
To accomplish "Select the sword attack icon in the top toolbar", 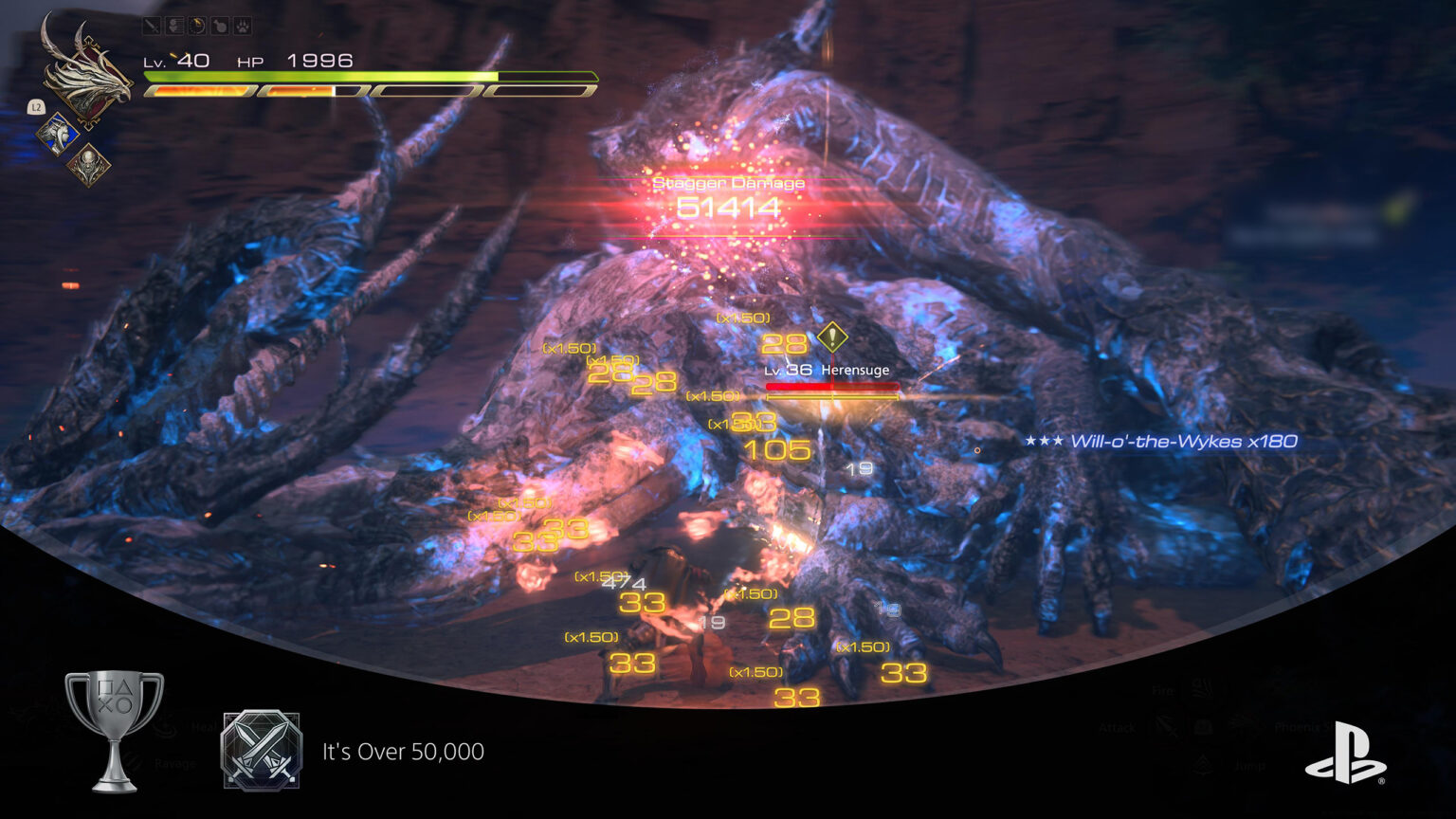I will (152, 26).
